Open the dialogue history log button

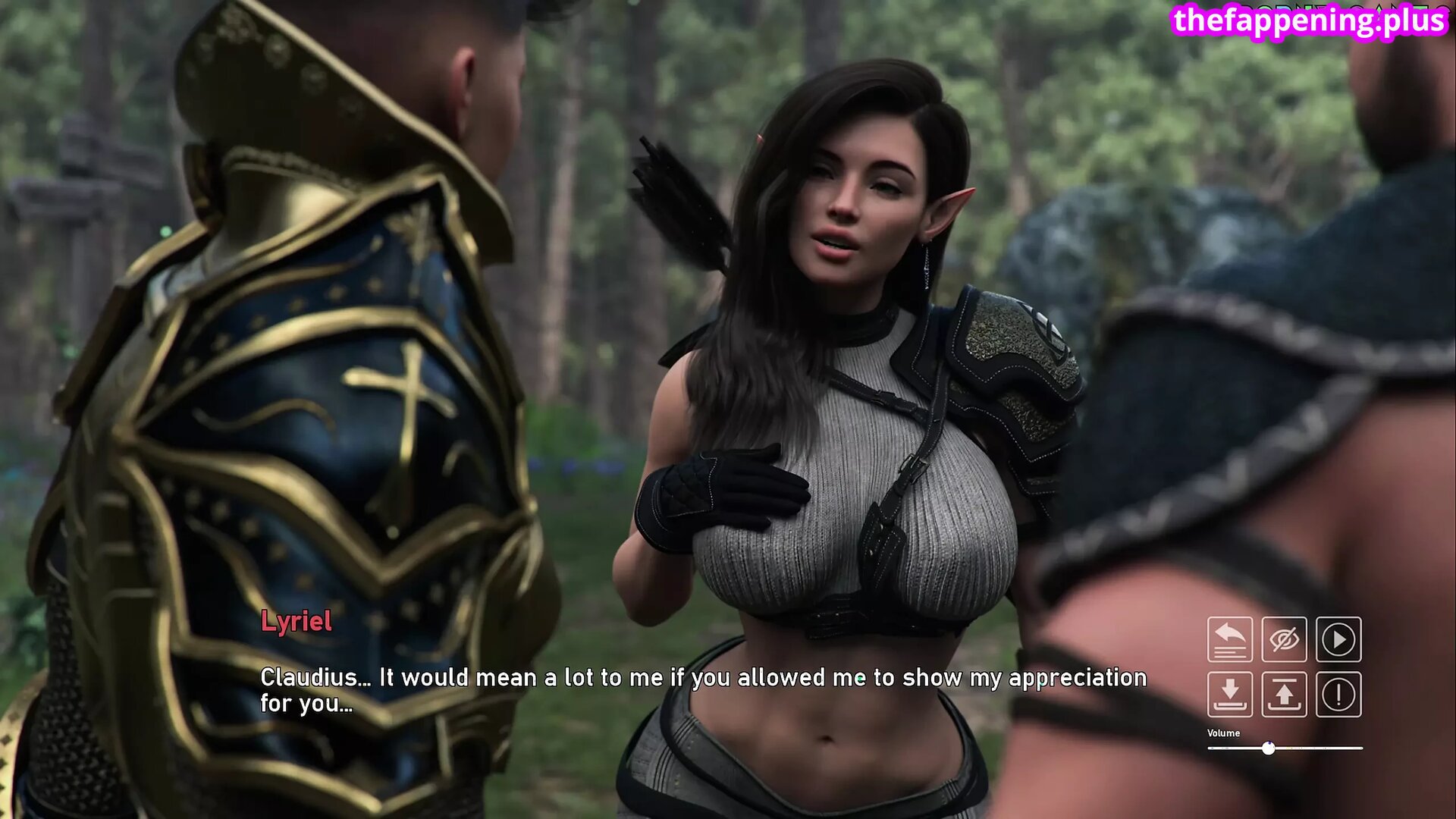coord(1229,639)
